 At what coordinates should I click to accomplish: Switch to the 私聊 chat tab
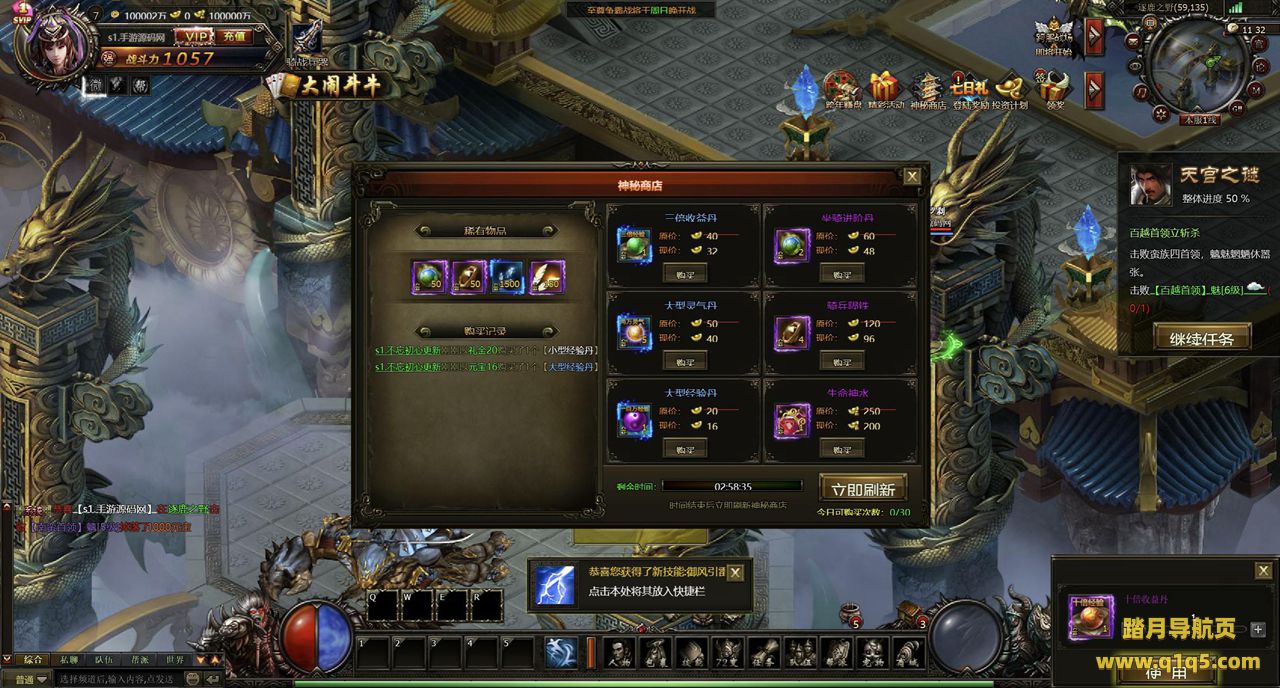click(x=68, y=660)
